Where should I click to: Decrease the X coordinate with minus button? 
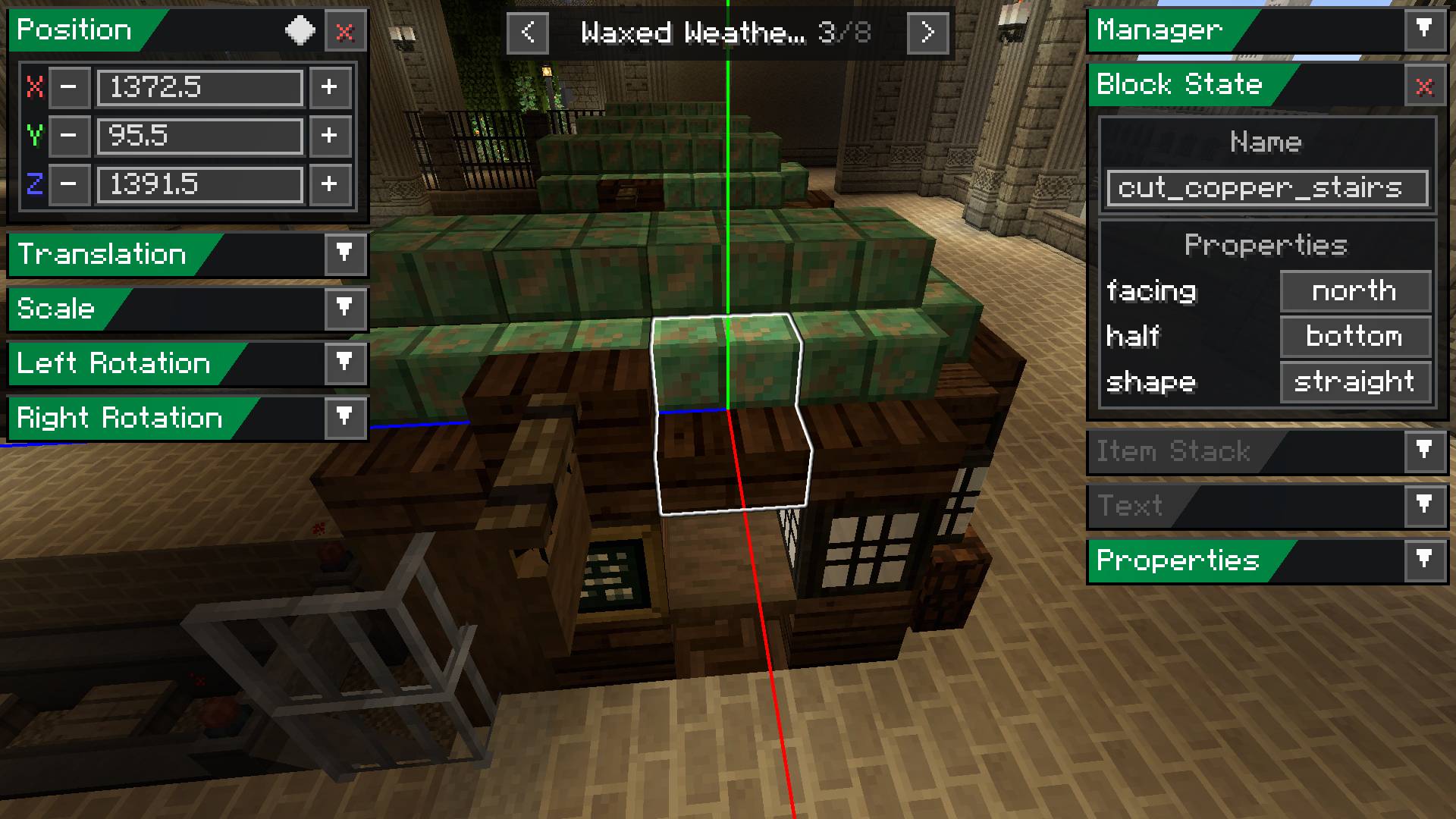(x=69, y=88)
